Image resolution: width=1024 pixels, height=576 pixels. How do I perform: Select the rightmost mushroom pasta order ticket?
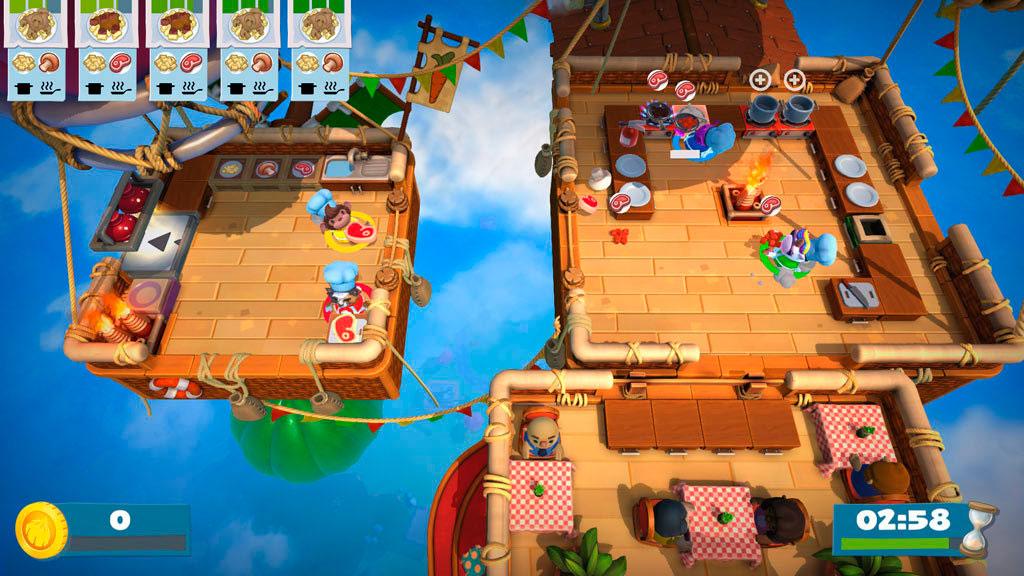(x=319, y=48)
